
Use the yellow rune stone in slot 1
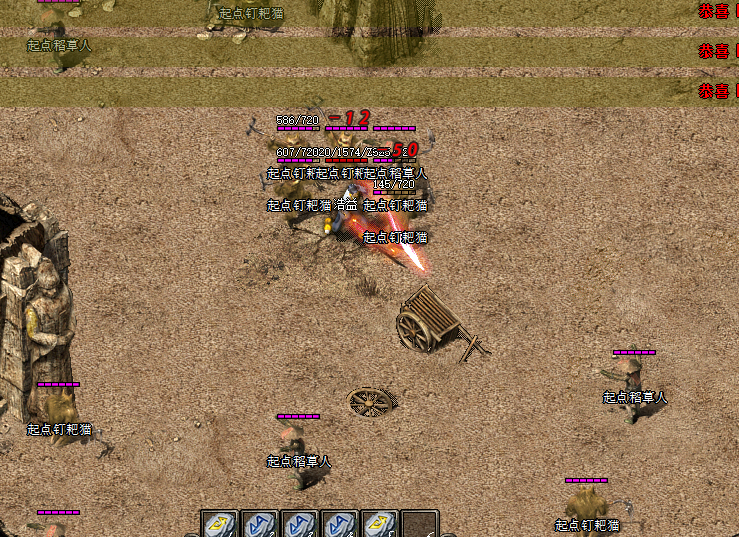(219, 524)
